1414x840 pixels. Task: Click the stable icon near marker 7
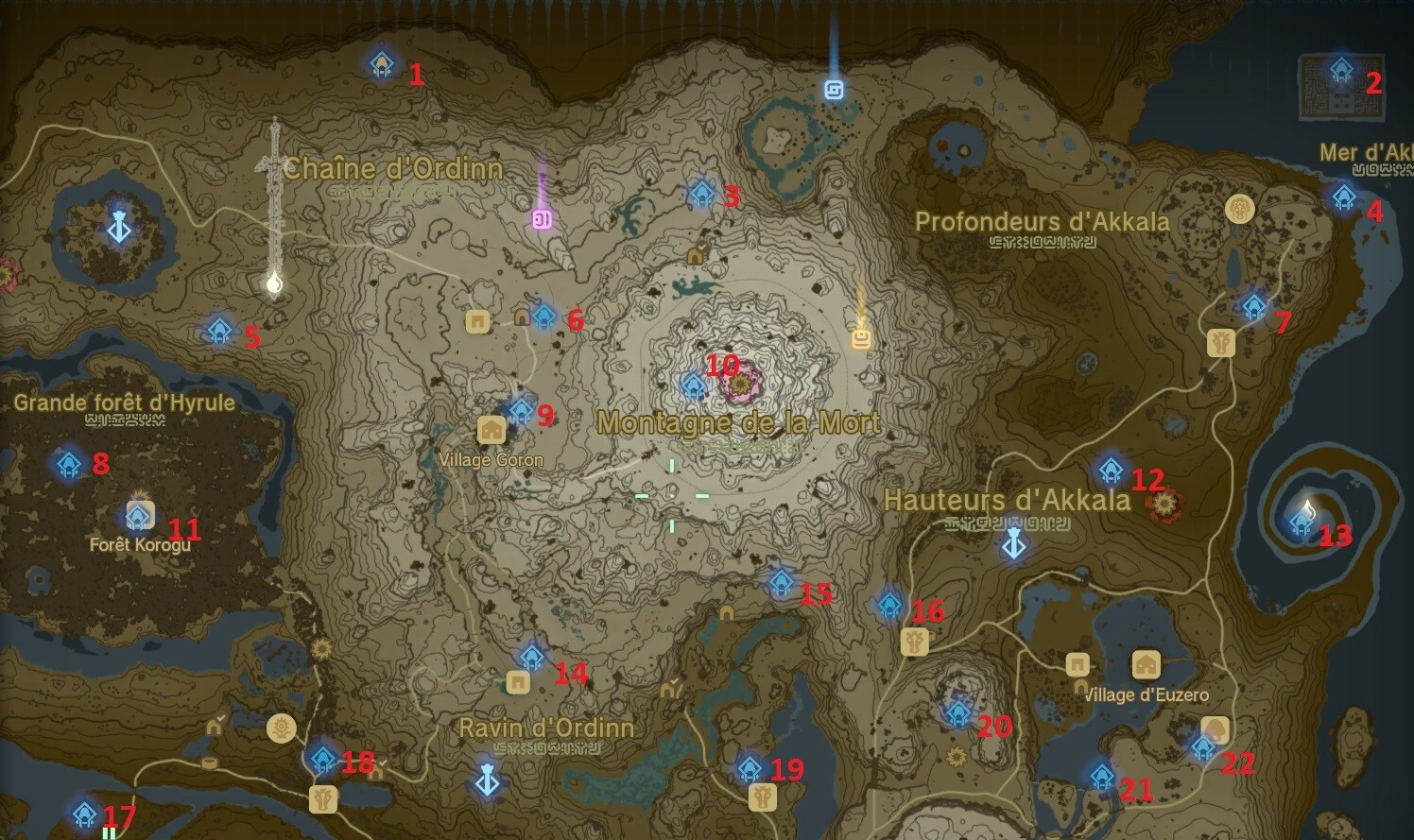pos(1220,344)
